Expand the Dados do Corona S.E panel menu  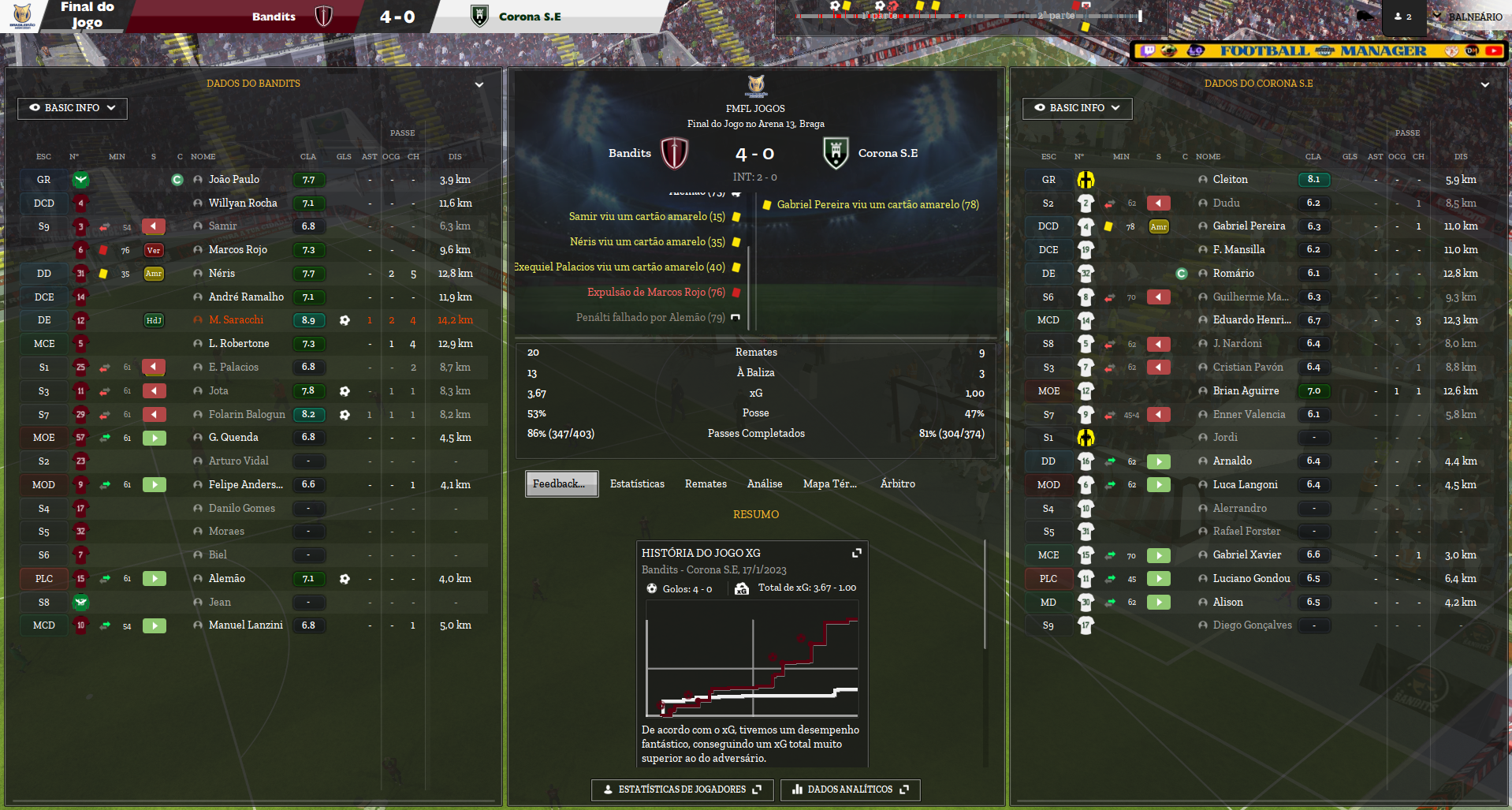click(1484, 84)
